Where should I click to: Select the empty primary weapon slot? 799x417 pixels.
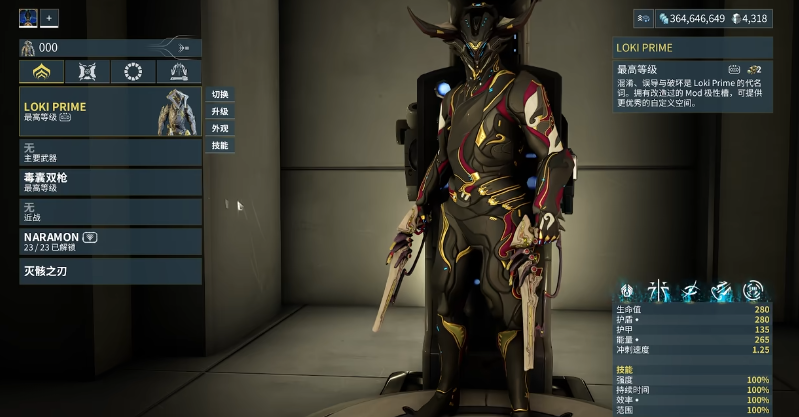tap(110, 152)
